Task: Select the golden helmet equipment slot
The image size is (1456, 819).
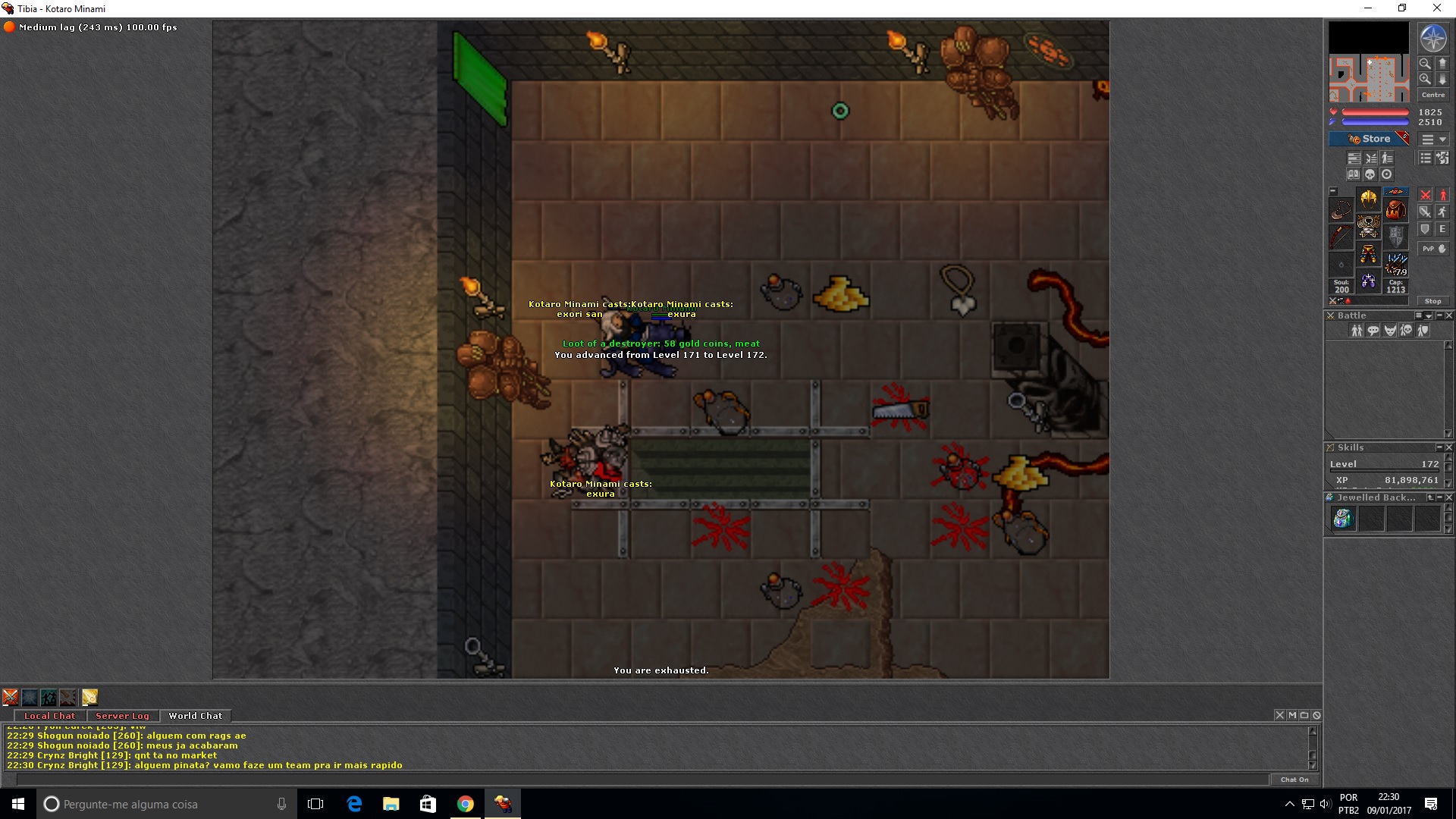Action: [1368, 199]
